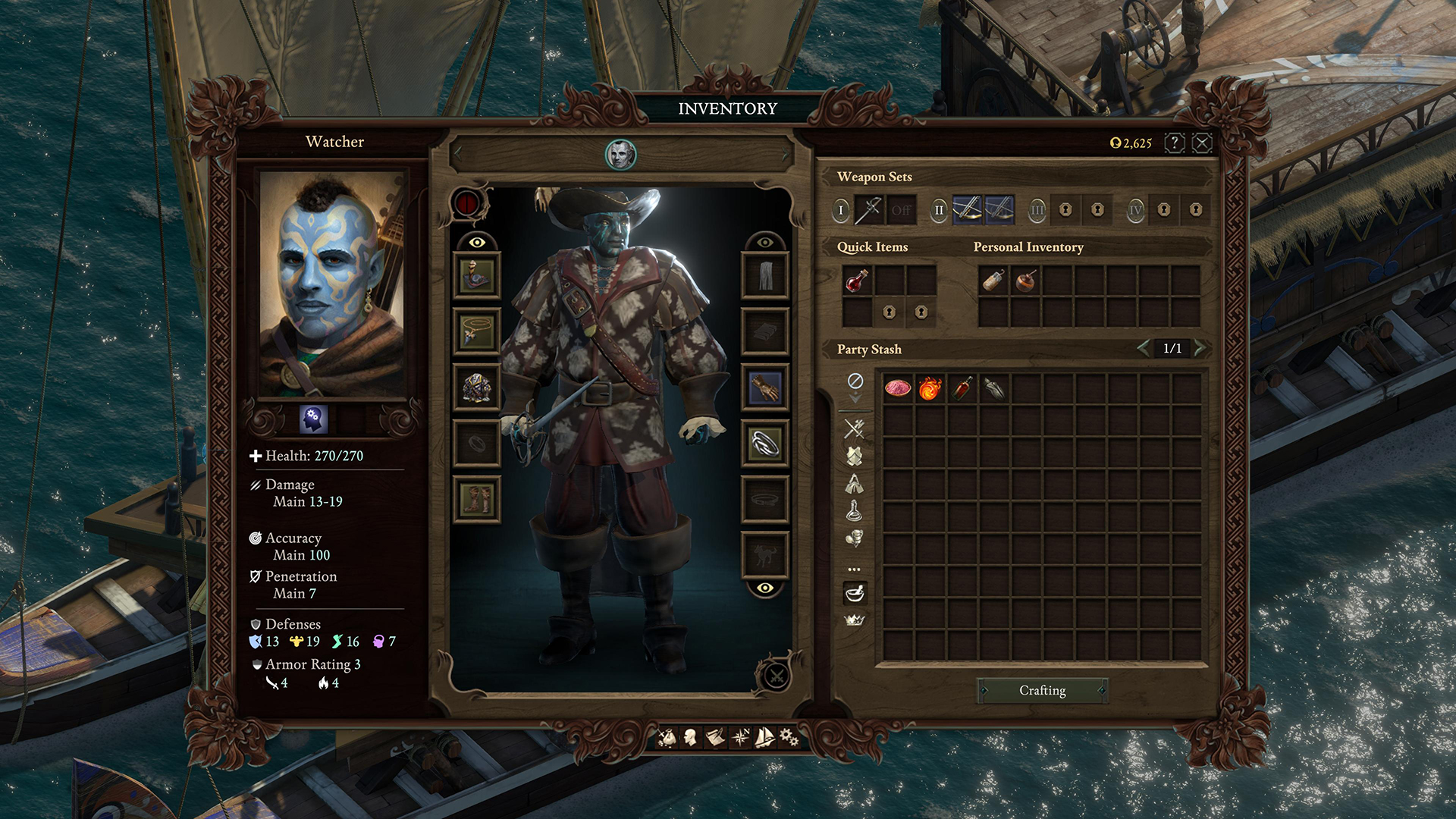Advance party stash page with right arrow
This screenshot has width=1456, height=819.
coord(1201,349)
